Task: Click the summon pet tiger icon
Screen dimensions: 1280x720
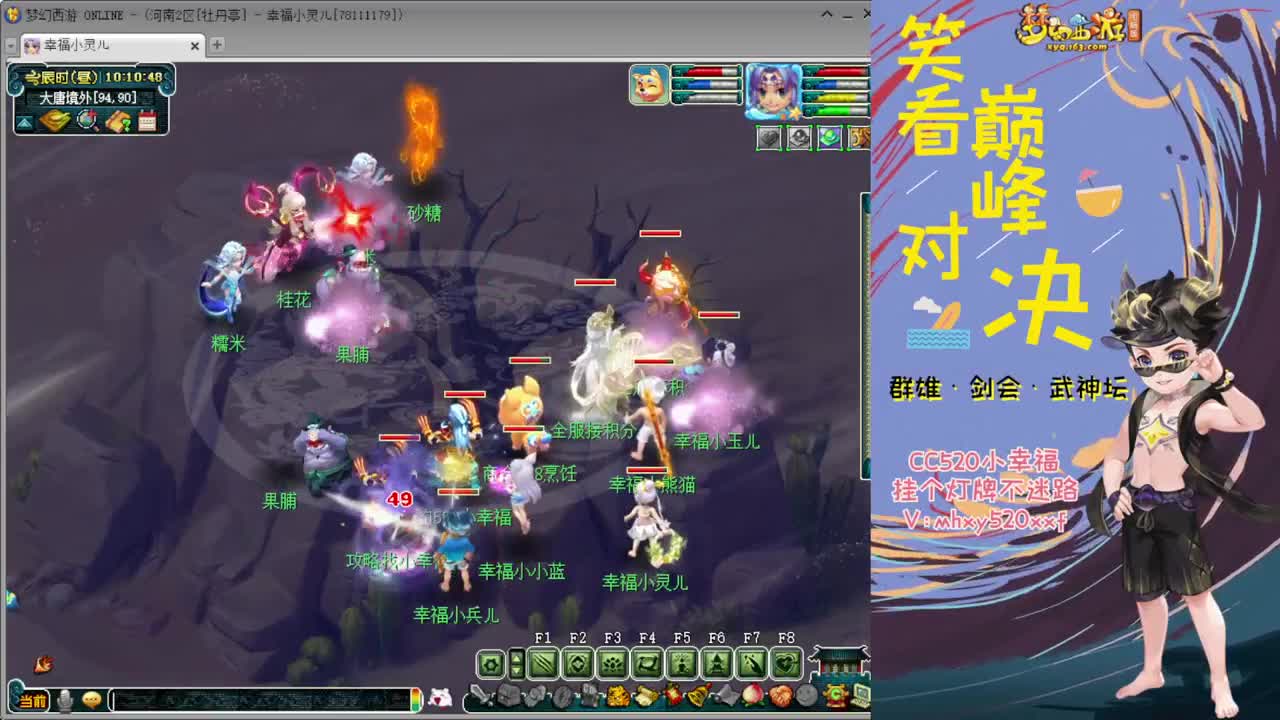Action: [x=619, y=696]
